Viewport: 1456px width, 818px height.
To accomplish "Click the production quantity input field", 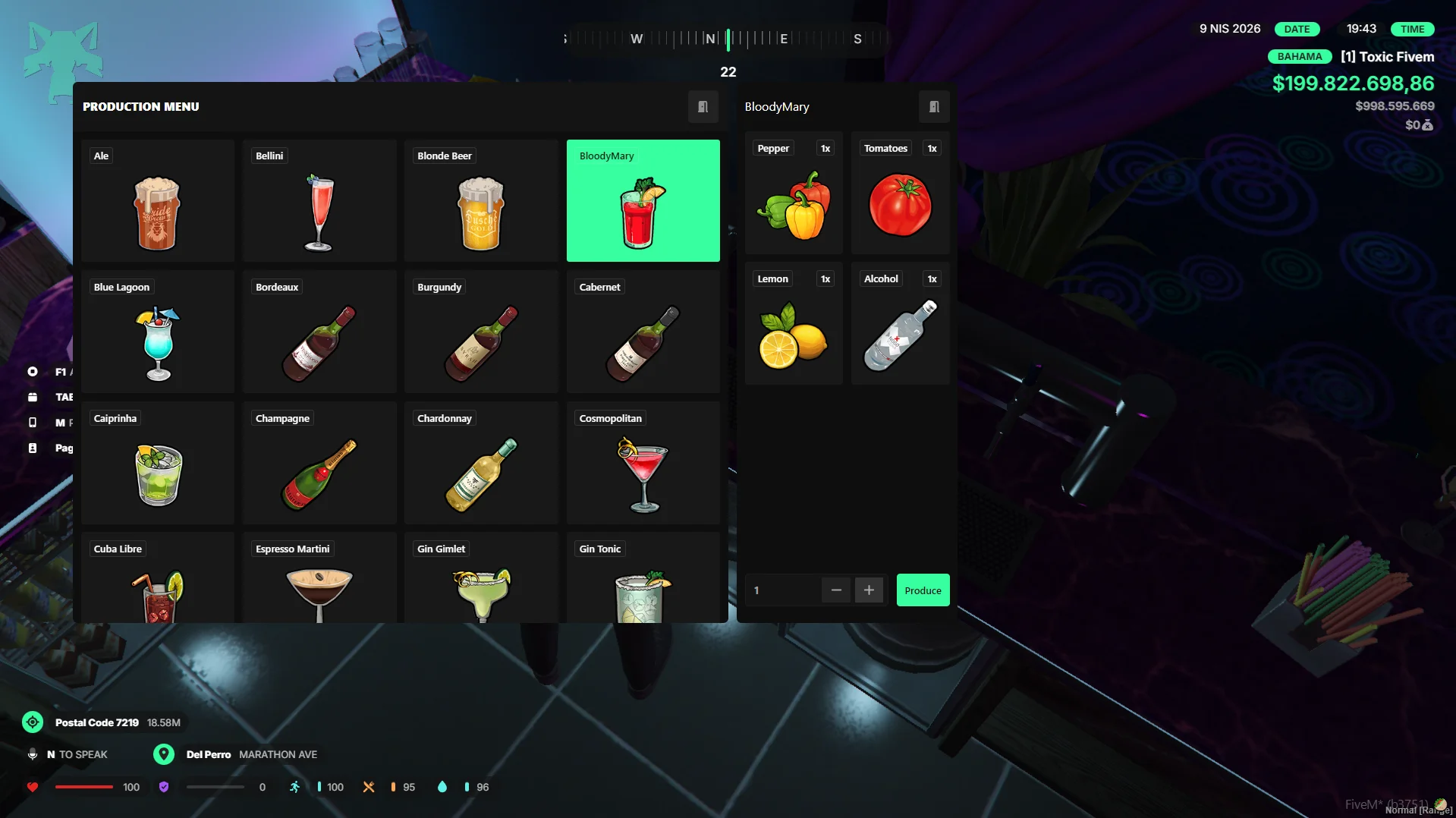I will (781, 590).
